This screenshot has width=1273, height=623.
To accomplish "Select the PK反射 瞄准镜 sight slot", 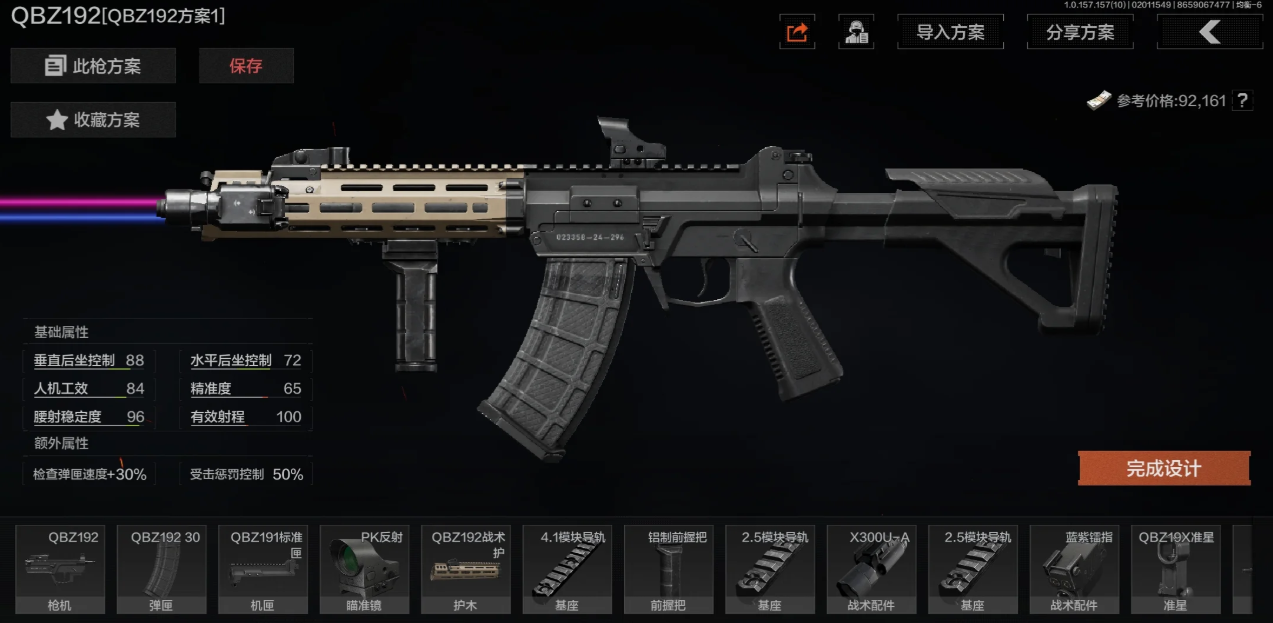I will coord(365,570).
